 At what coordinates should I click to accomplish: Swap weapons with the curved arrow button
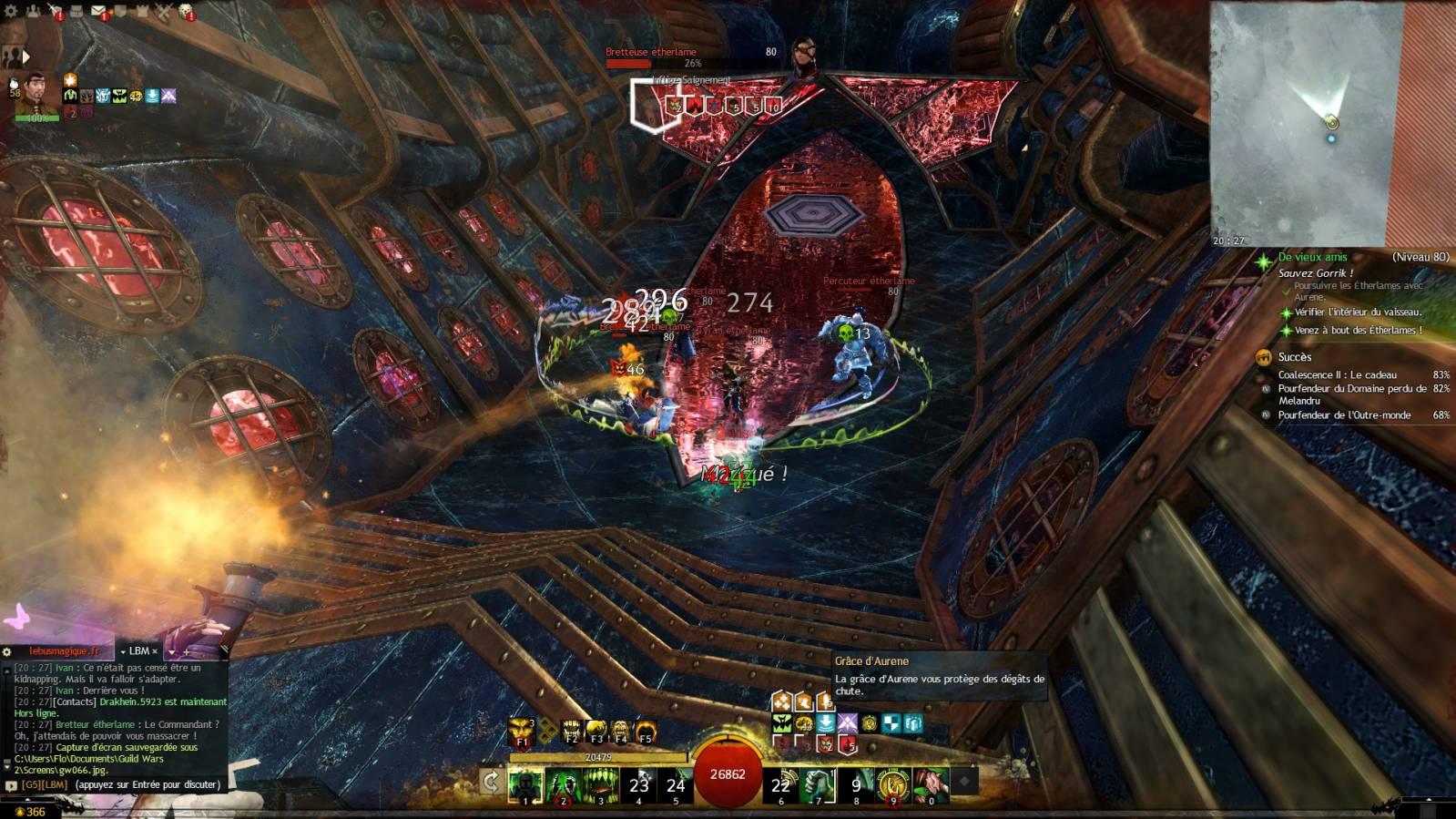491,782
